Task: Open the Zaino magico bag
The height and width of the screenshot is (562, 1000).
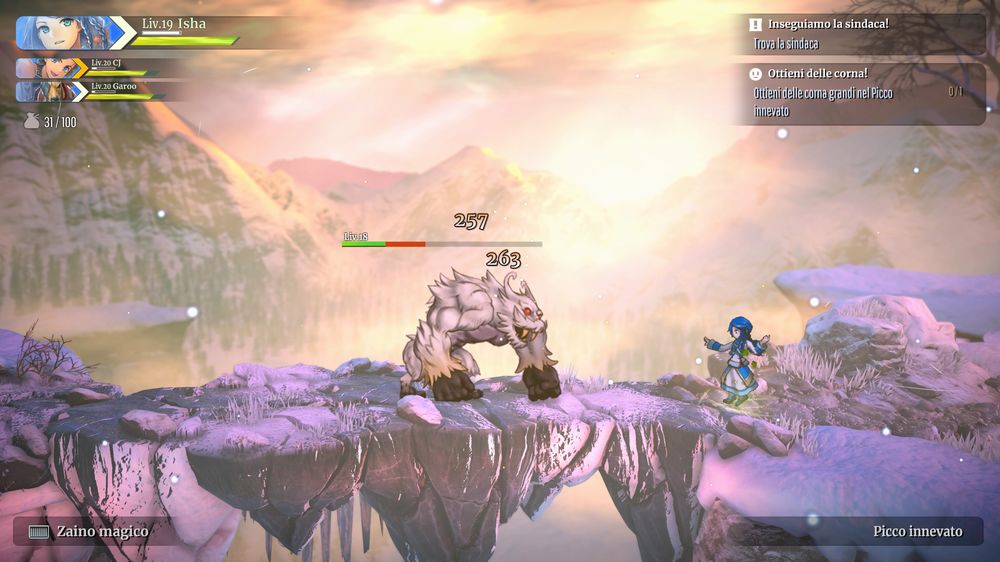Action: (x=88, y=531)
